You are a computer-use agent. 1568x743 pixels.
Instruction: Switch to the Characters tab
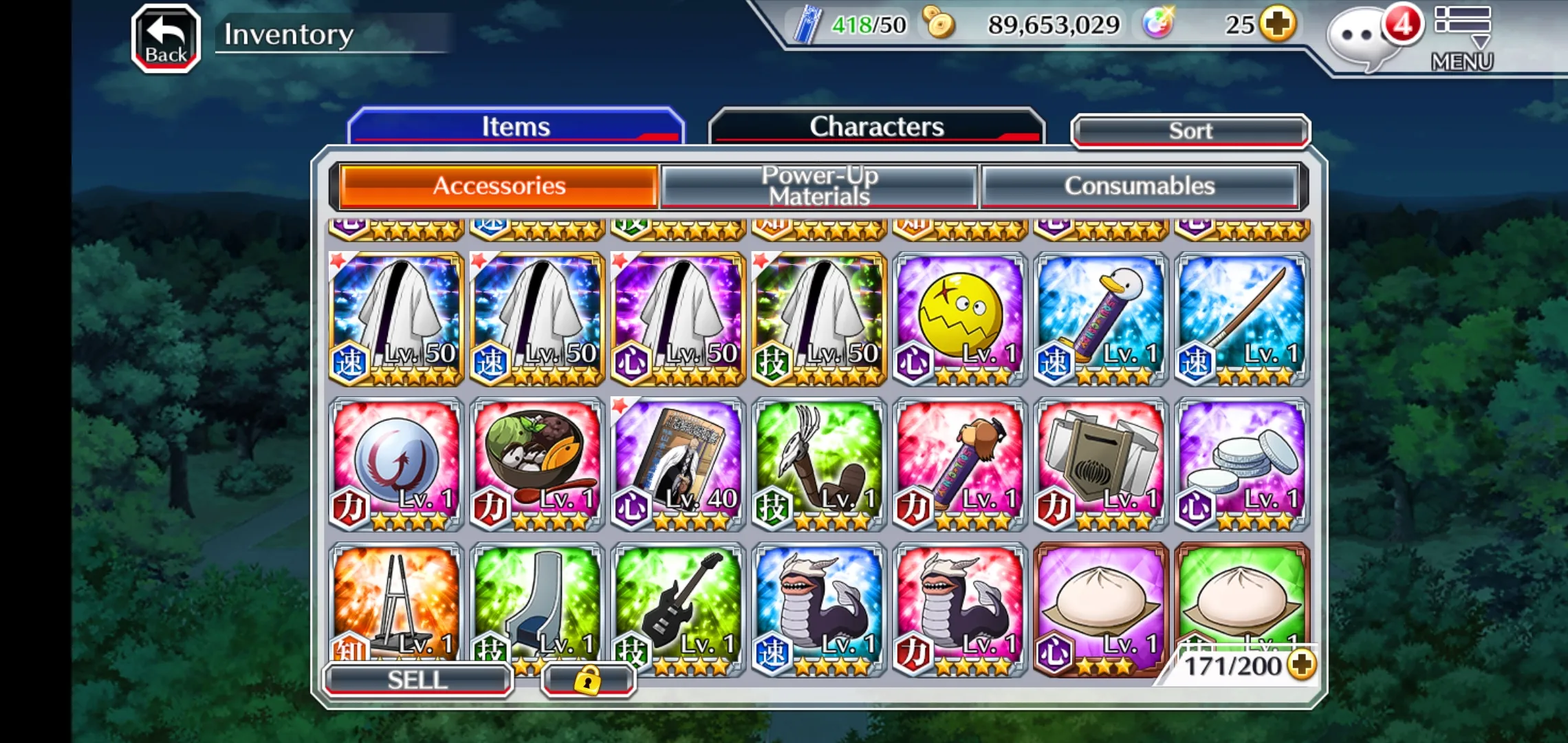(x=876, y=127)
